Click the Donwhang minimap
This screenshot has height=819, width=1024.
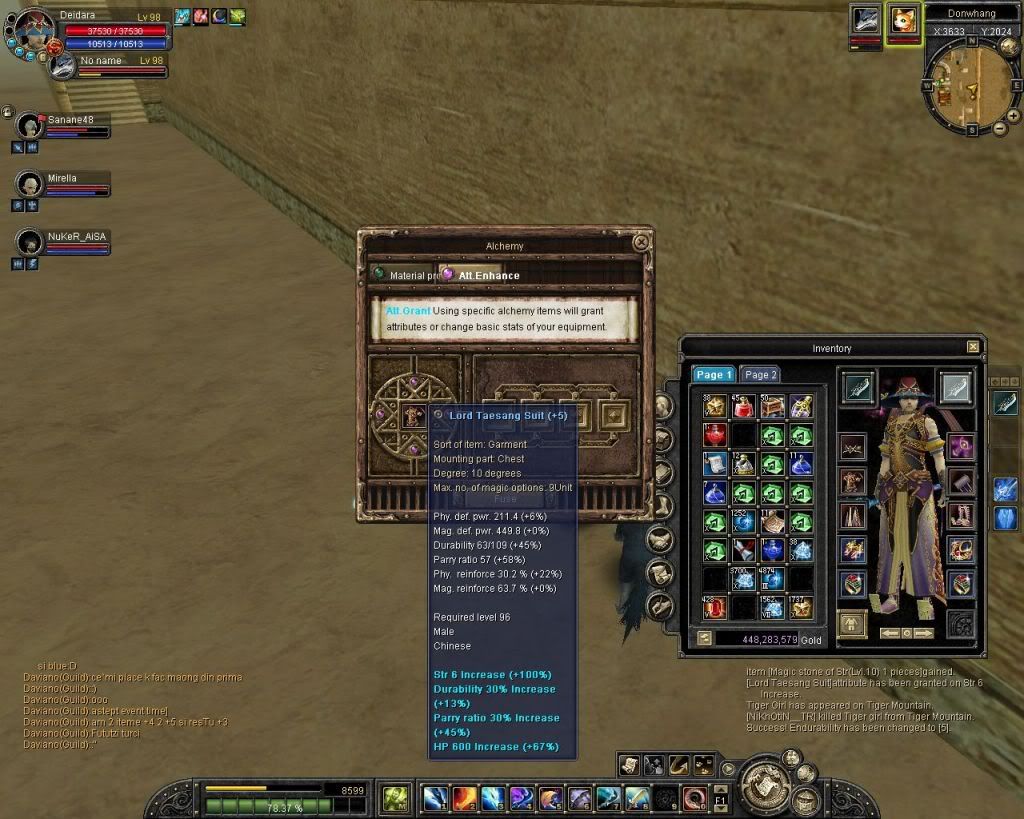point(966,87)
